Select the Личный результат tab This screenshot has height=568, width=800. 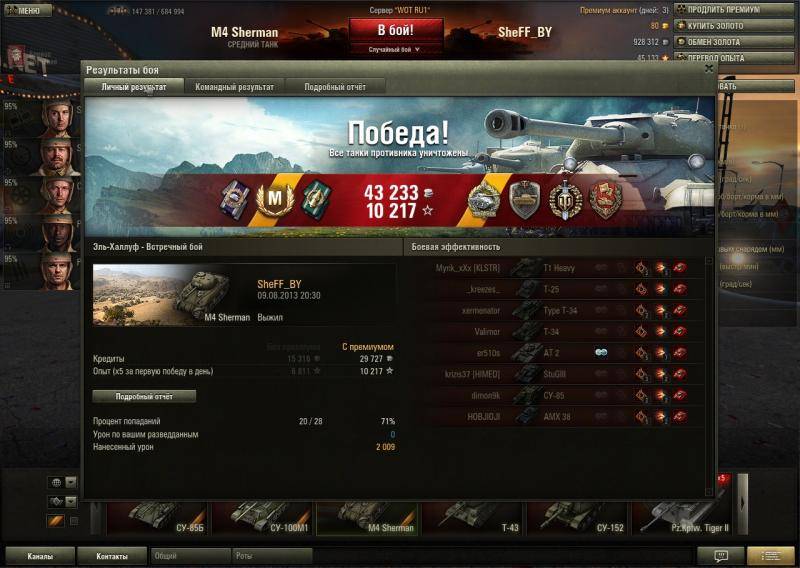click(x=133, y=87)
